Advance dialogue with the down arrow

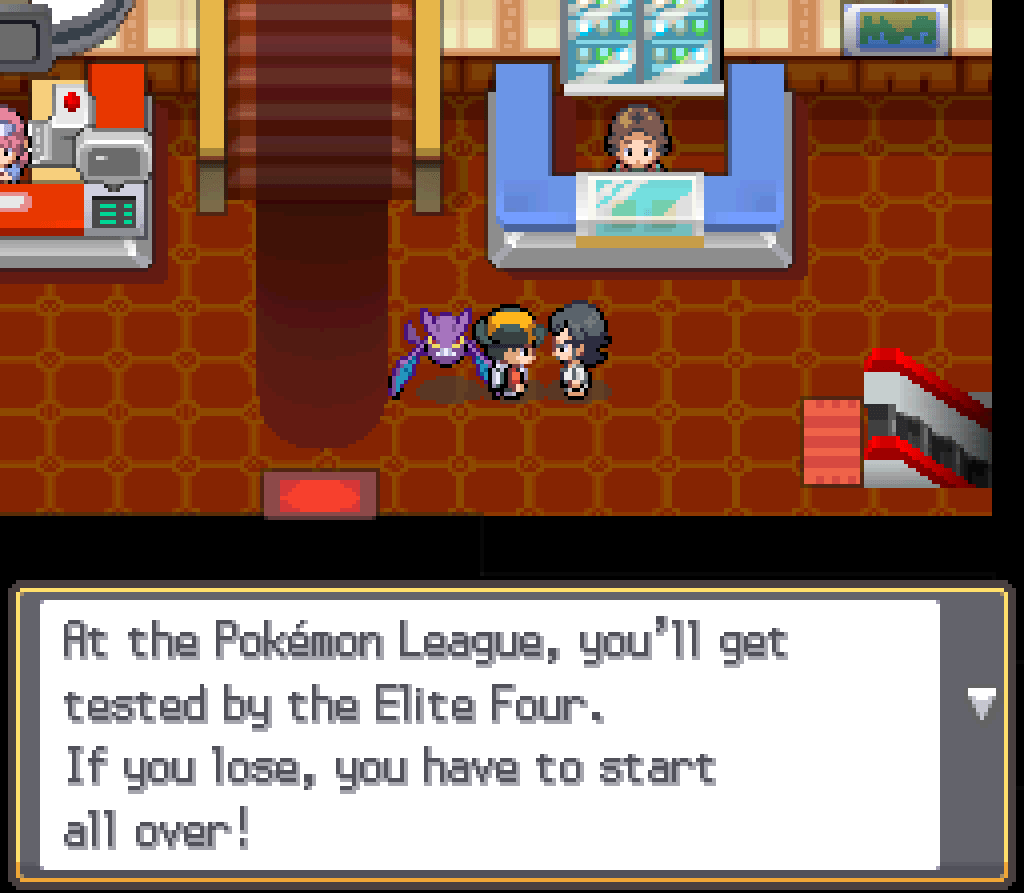click(982, 704)
